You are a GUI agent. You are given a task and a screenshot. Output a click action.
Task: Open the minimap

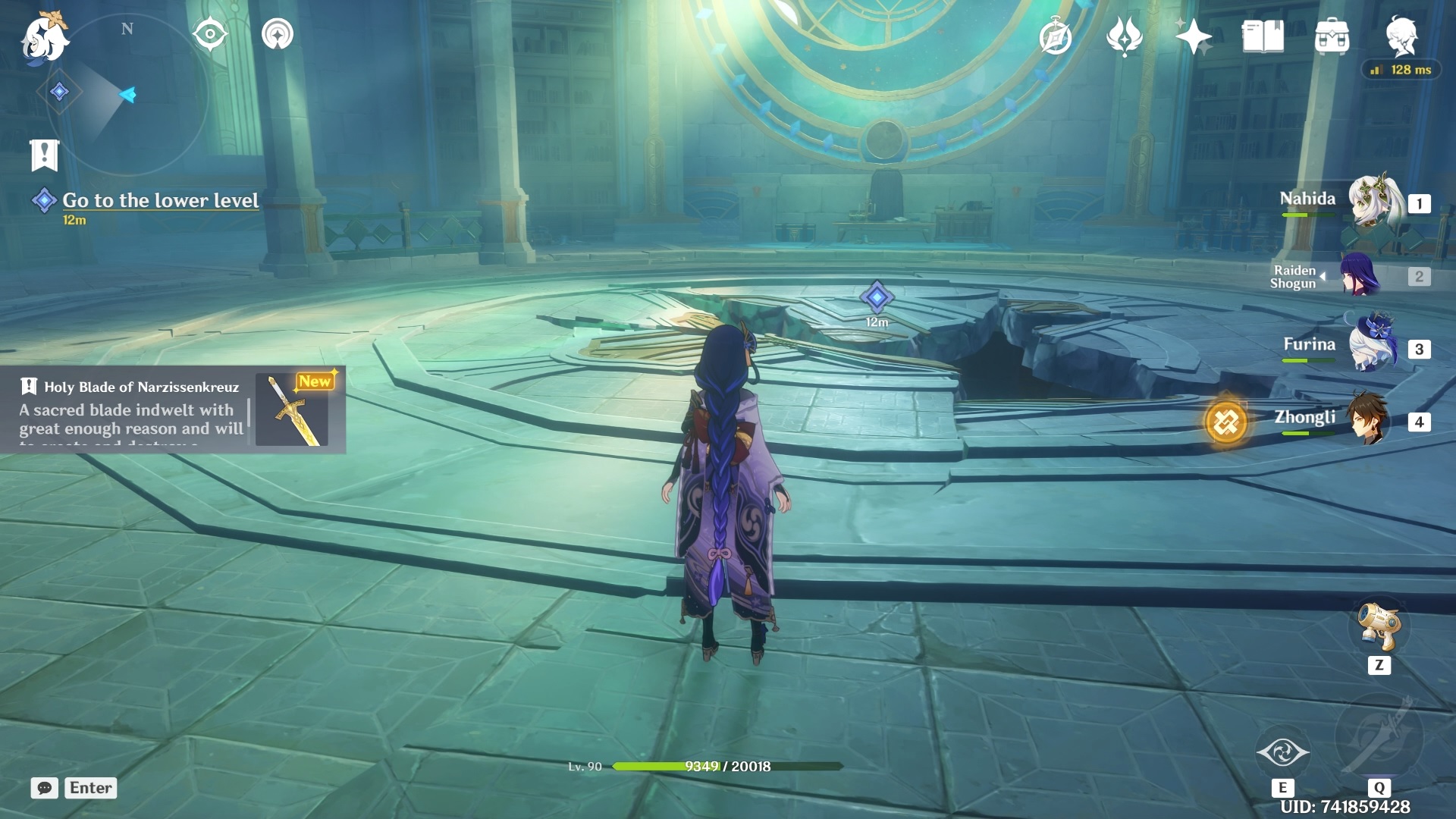click(x=126, y=96)
